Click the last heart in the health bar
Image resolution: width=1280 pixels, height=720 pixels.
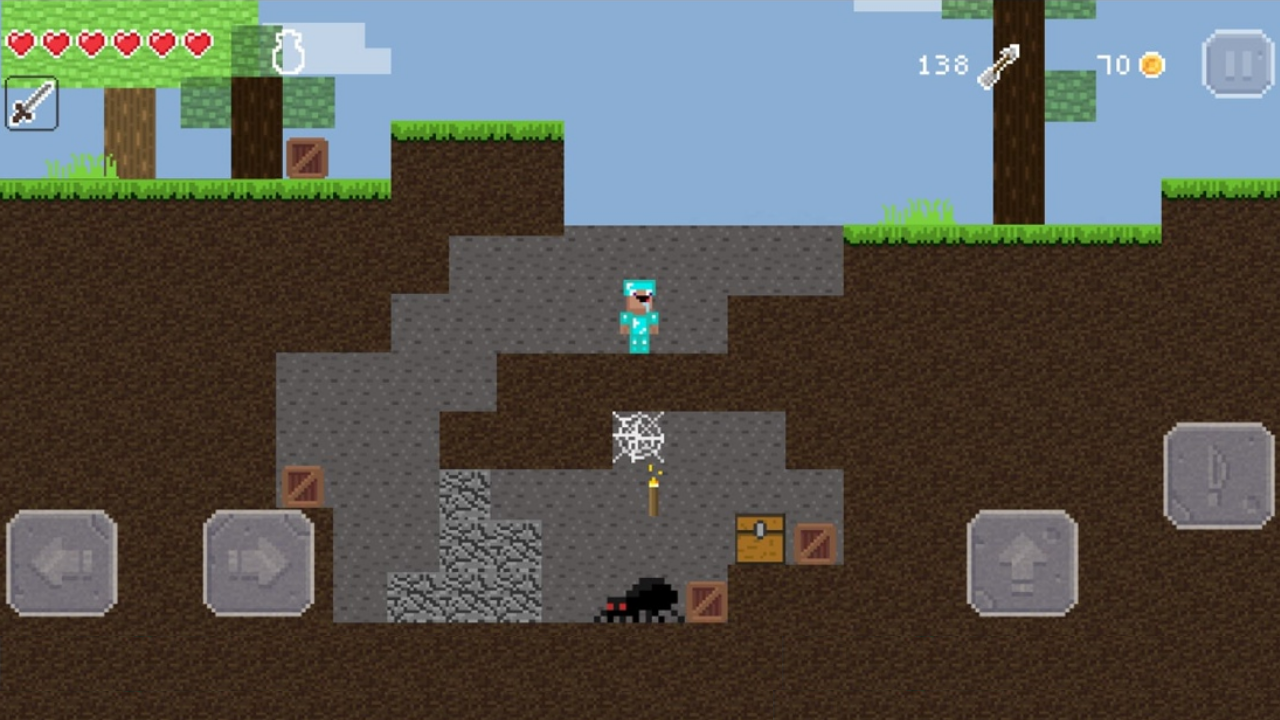coord(199,44)
